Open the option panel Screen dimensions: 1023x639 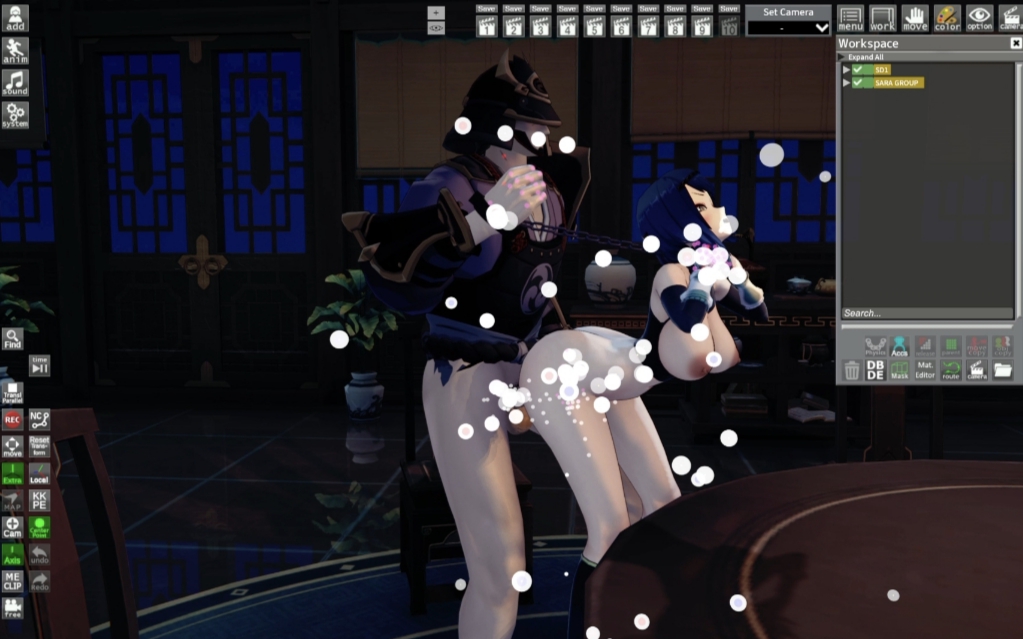979,17
